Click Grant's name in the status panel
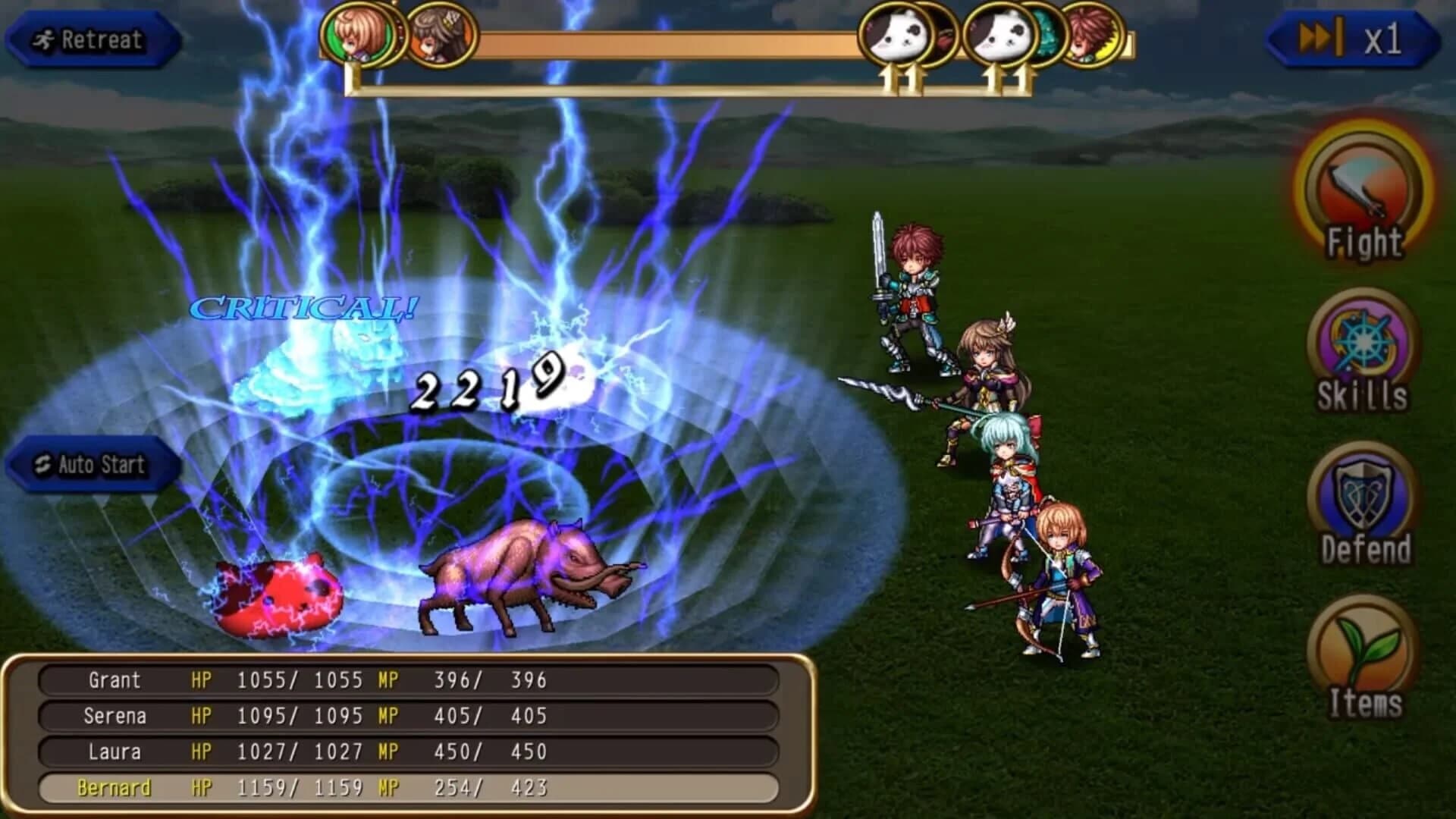 [x=114, y=681]
